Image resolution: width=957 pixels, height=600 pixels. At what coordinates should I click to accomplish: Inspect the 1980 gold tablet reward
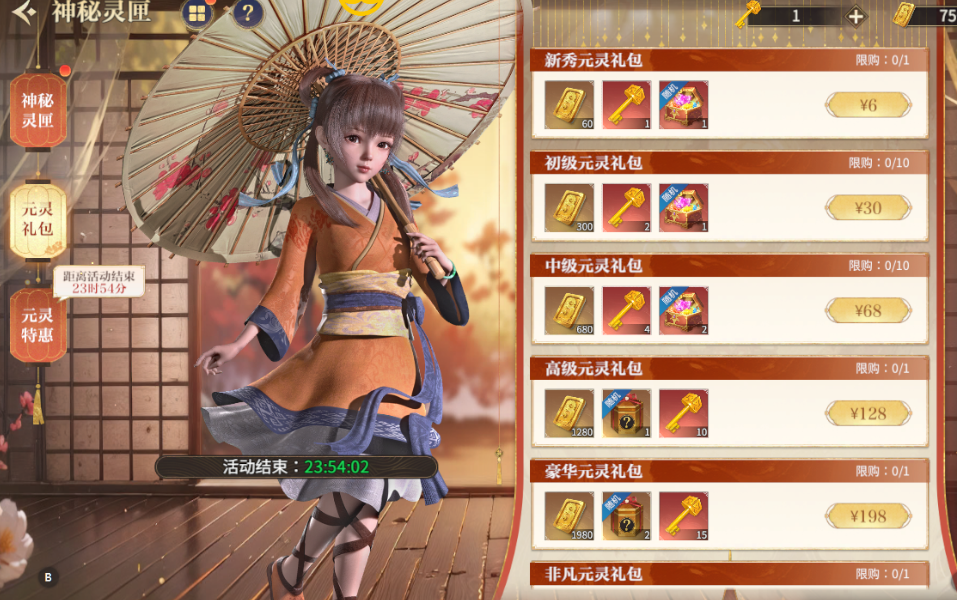569,516
